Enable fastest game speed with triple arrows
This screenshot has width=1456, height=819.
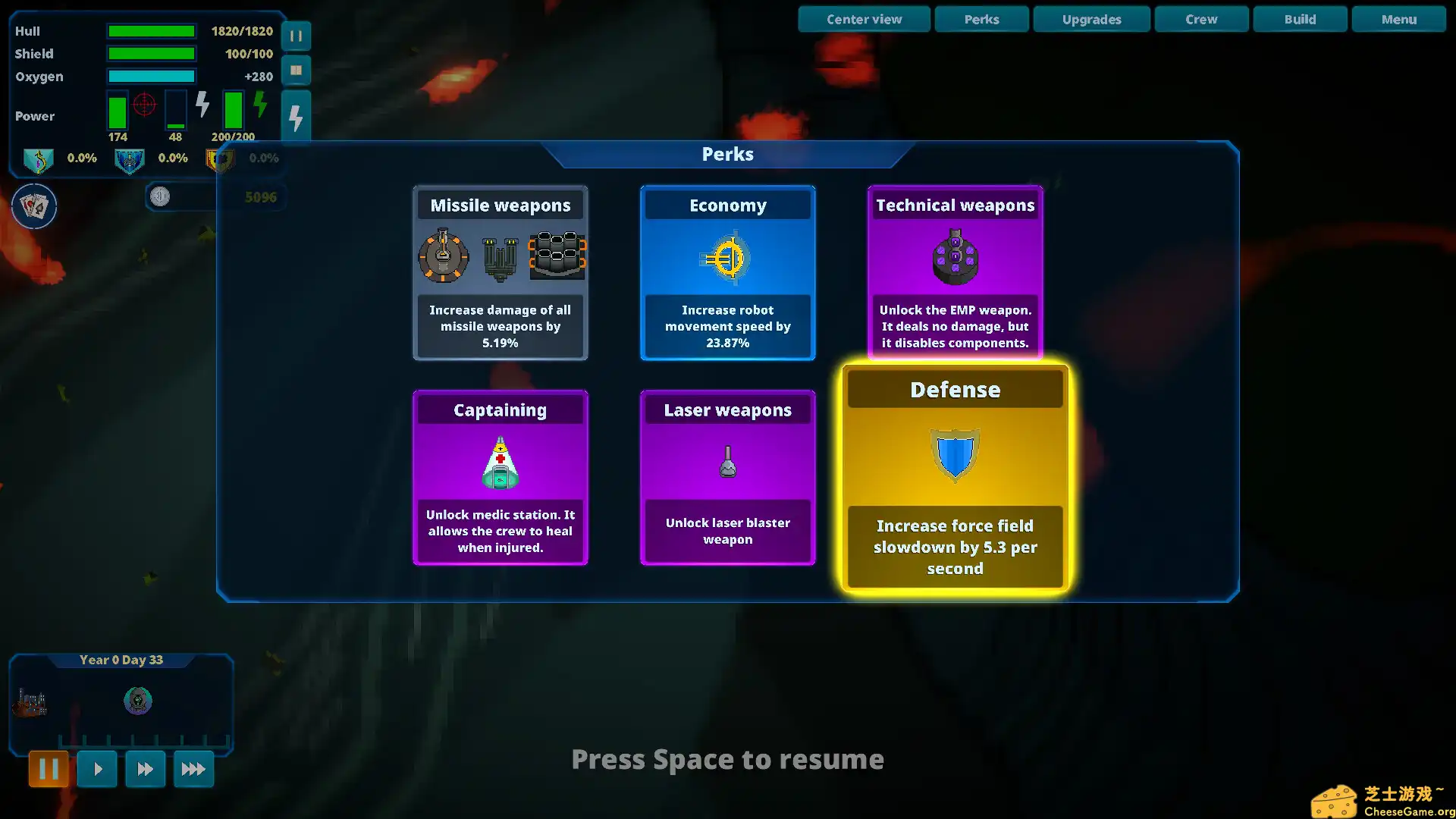(x=193, y=768)
